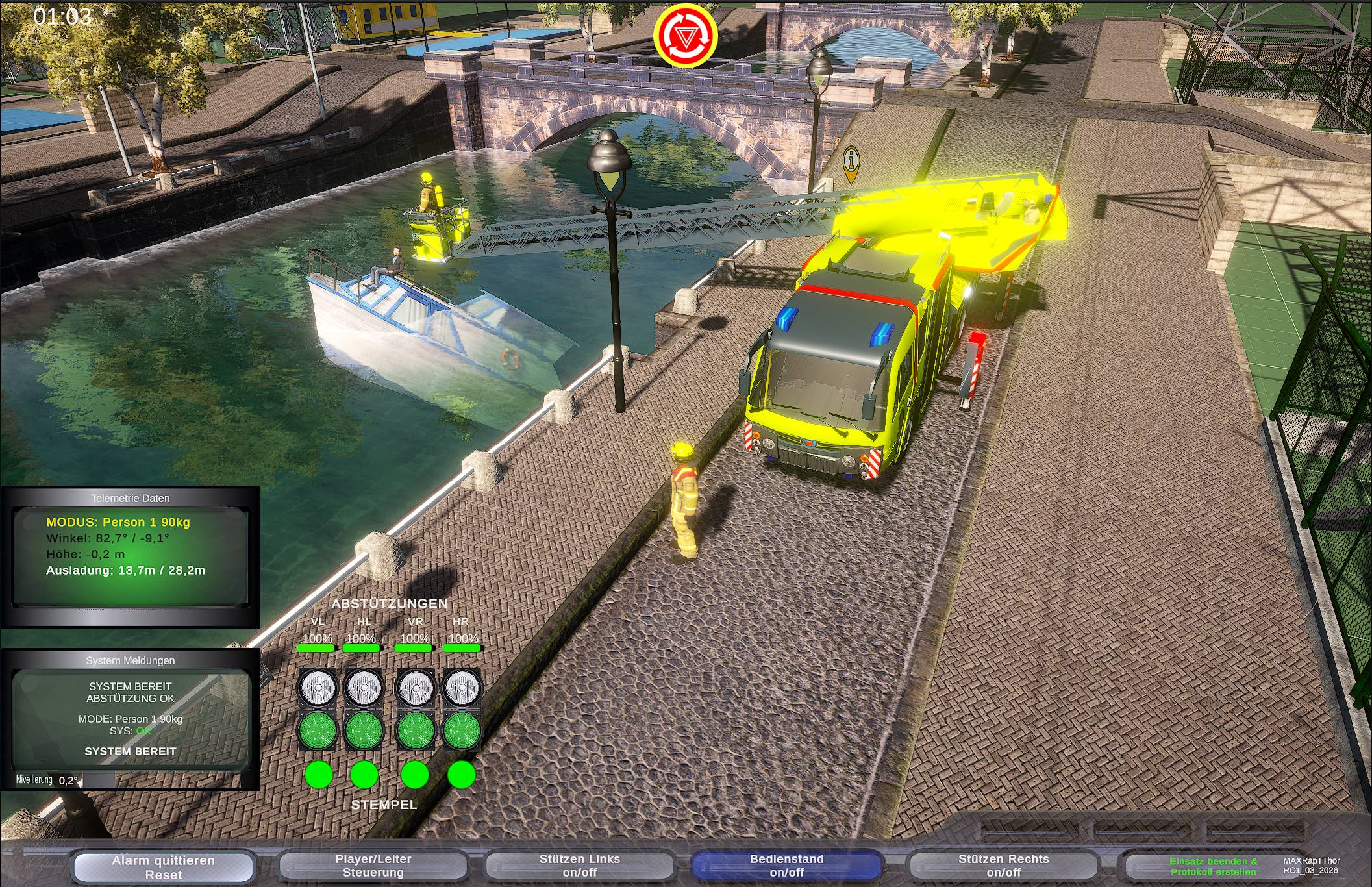Click the Alarm quittieren Reset button
The image size is (1372, 887).
pos(163,867)
